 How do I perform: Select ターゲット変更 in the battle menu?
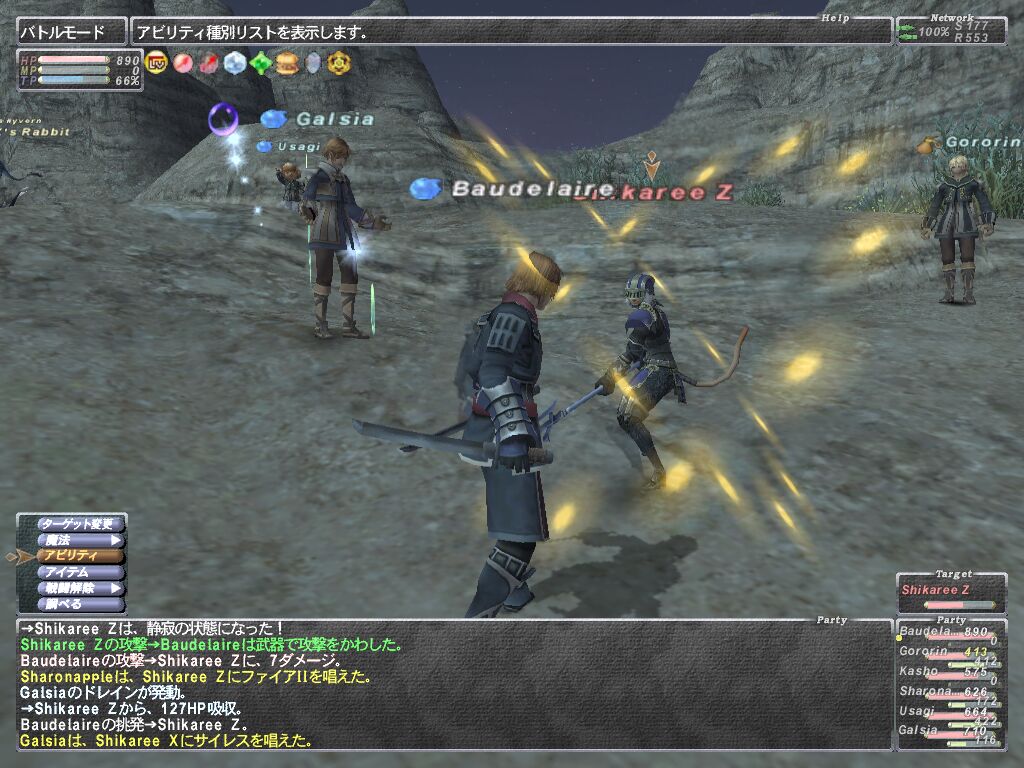click(x=80, y=524)
